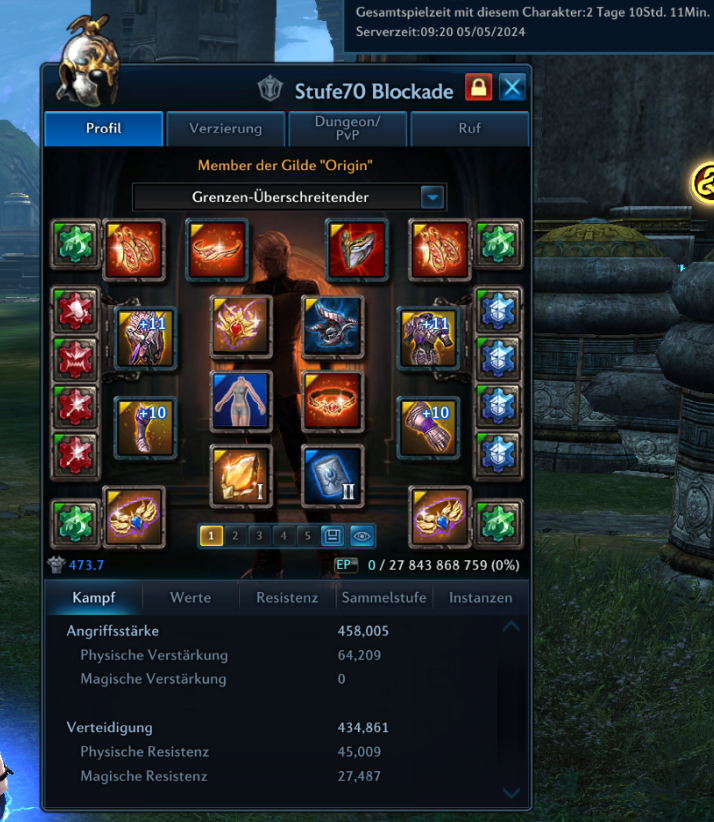Select the Profil tab
714x822 pixels.
coord(104,129)
